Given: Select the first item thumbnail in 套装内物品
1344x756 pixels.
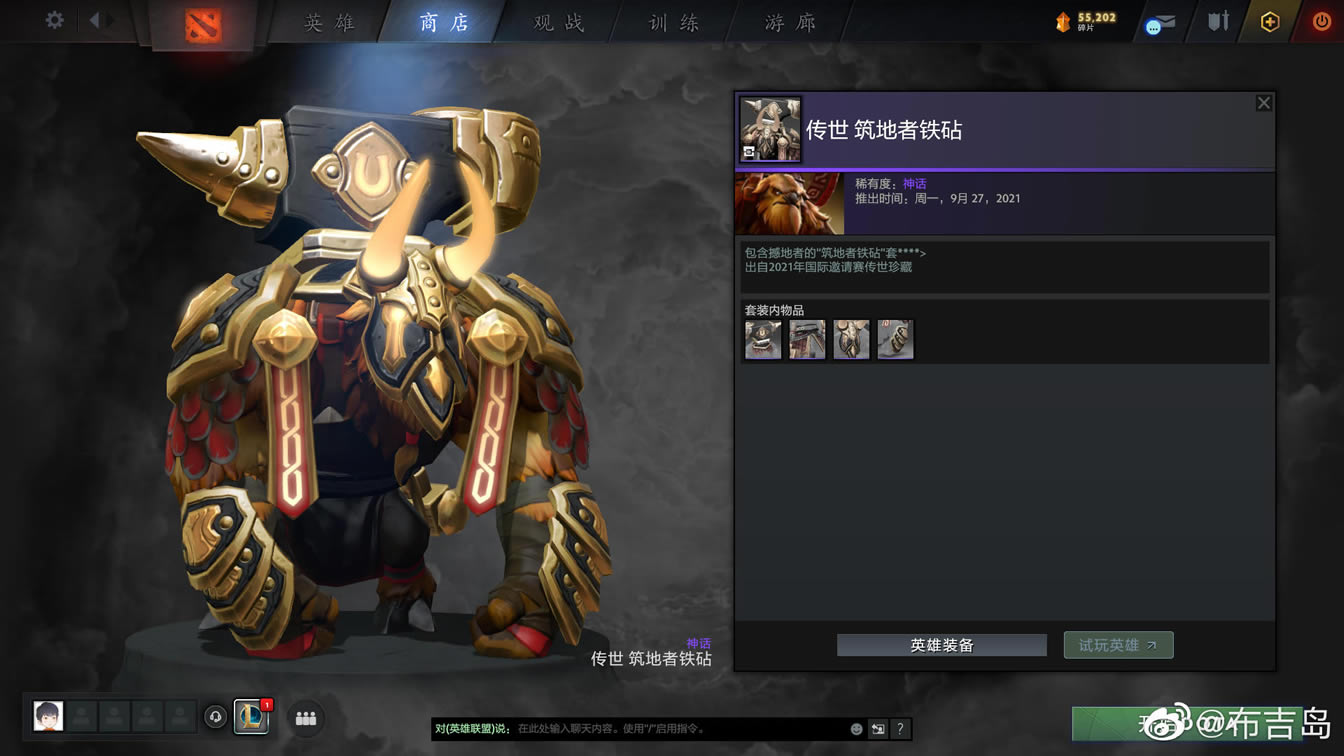Looking at the screenshot, I should click(762, 339).
